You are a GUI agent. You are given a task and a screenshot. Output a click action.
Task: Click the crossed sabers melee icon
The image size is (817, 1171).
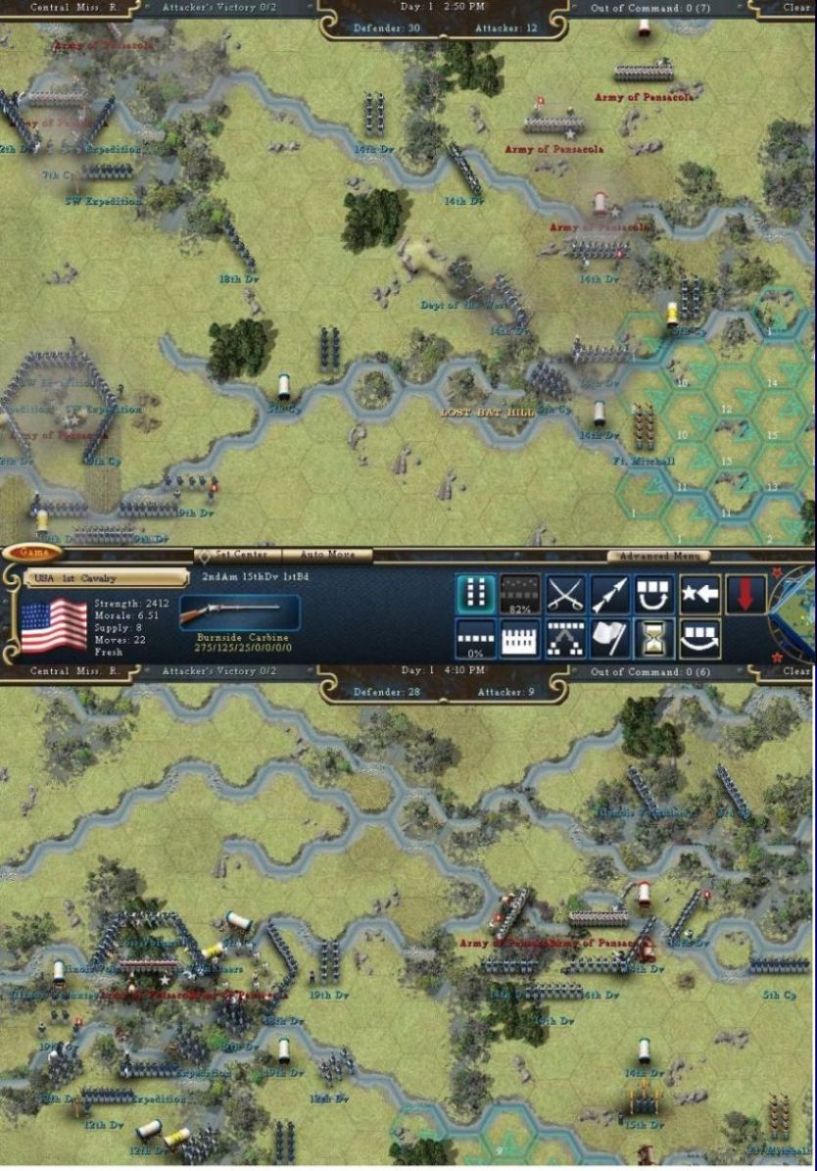point(565,594)
